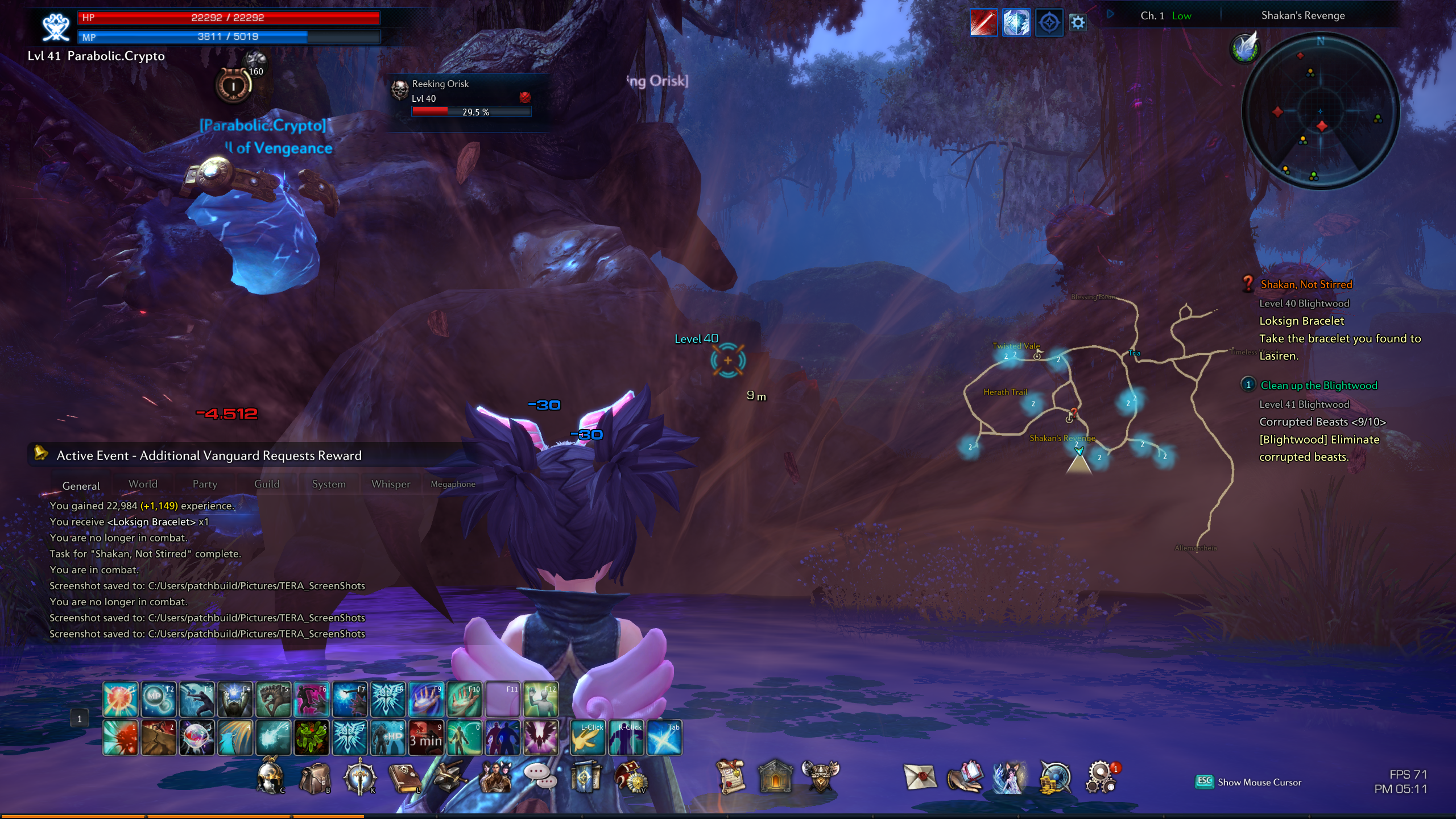Viewport: 1456px width, 819px height.
Task: Open the quest journal book icon
Action: pyautogui.click(x=404, y=777)
